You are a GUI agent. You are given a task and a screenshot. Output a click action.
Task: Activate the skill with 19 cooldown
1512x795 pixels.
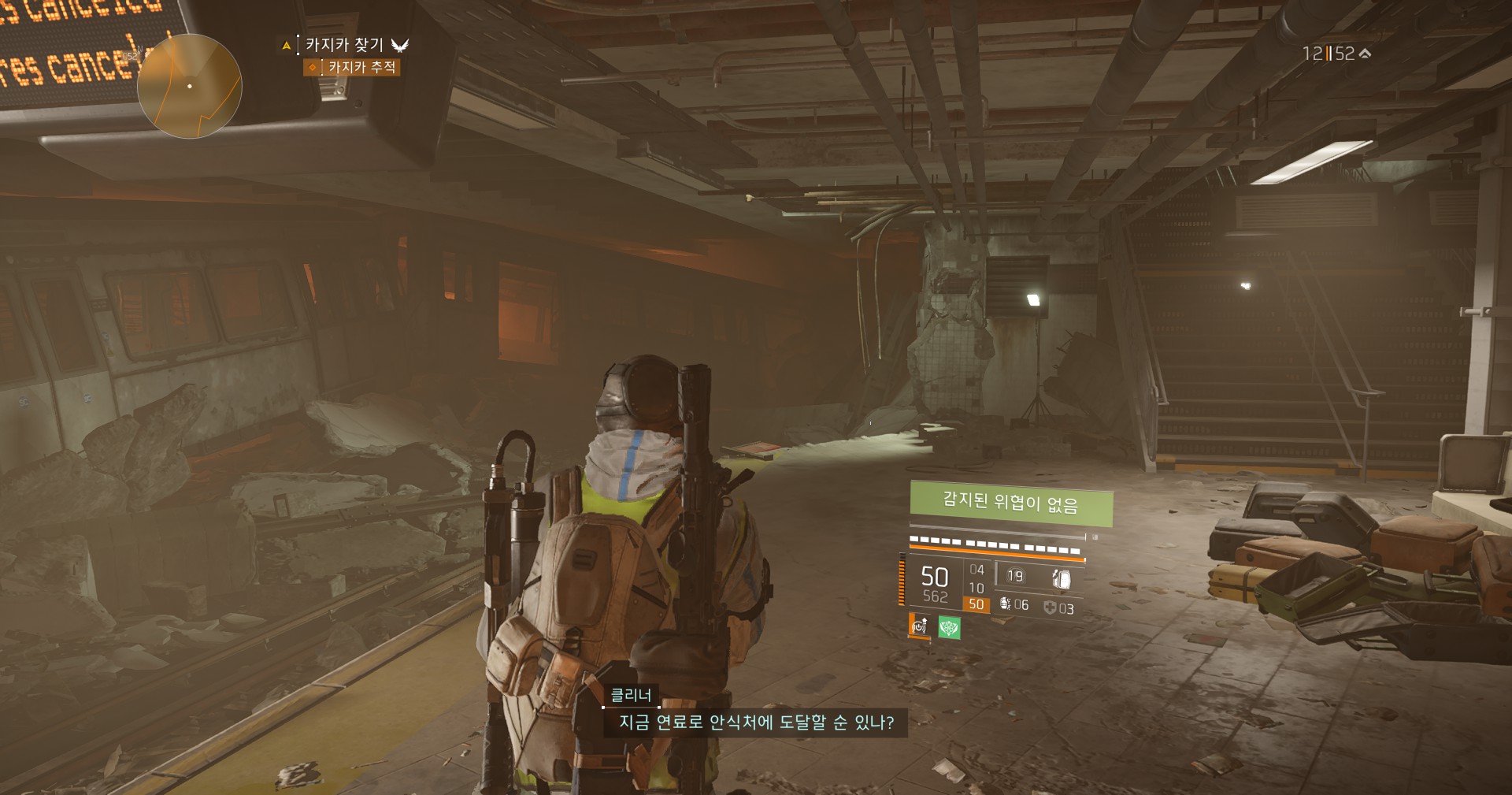click(1015, 576)
